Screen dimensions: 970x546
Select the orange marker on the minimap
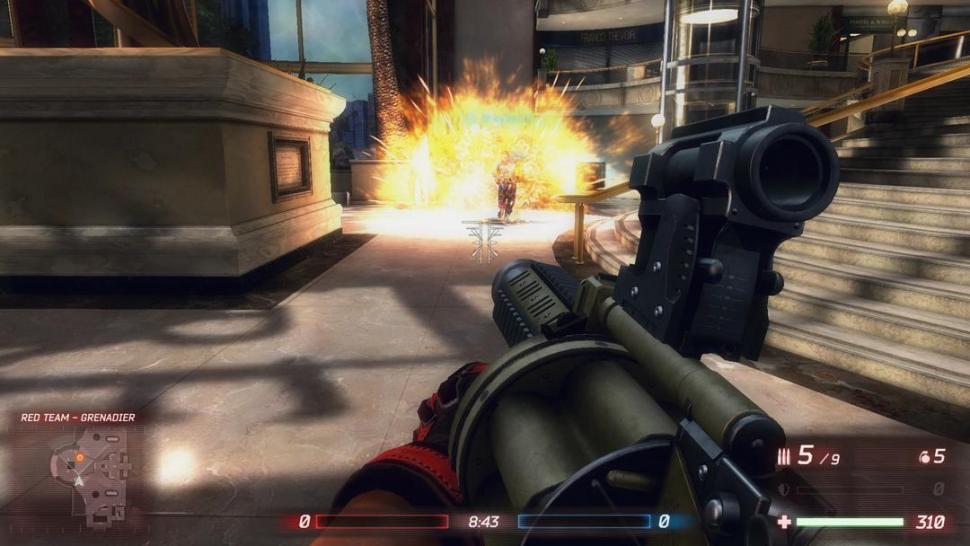click(80, 458)
